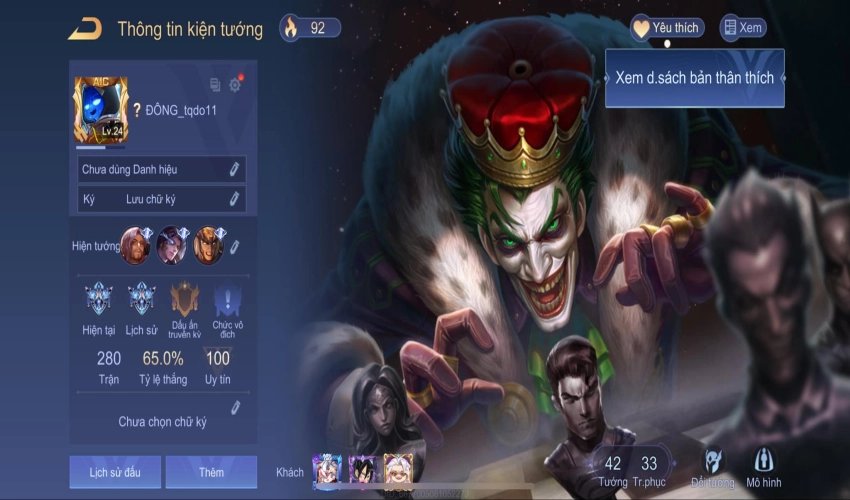Open the Dấu ấn truyền kỳ emblem
The image size is (850, 500).
pyautogui.click(x=185, y=300)
